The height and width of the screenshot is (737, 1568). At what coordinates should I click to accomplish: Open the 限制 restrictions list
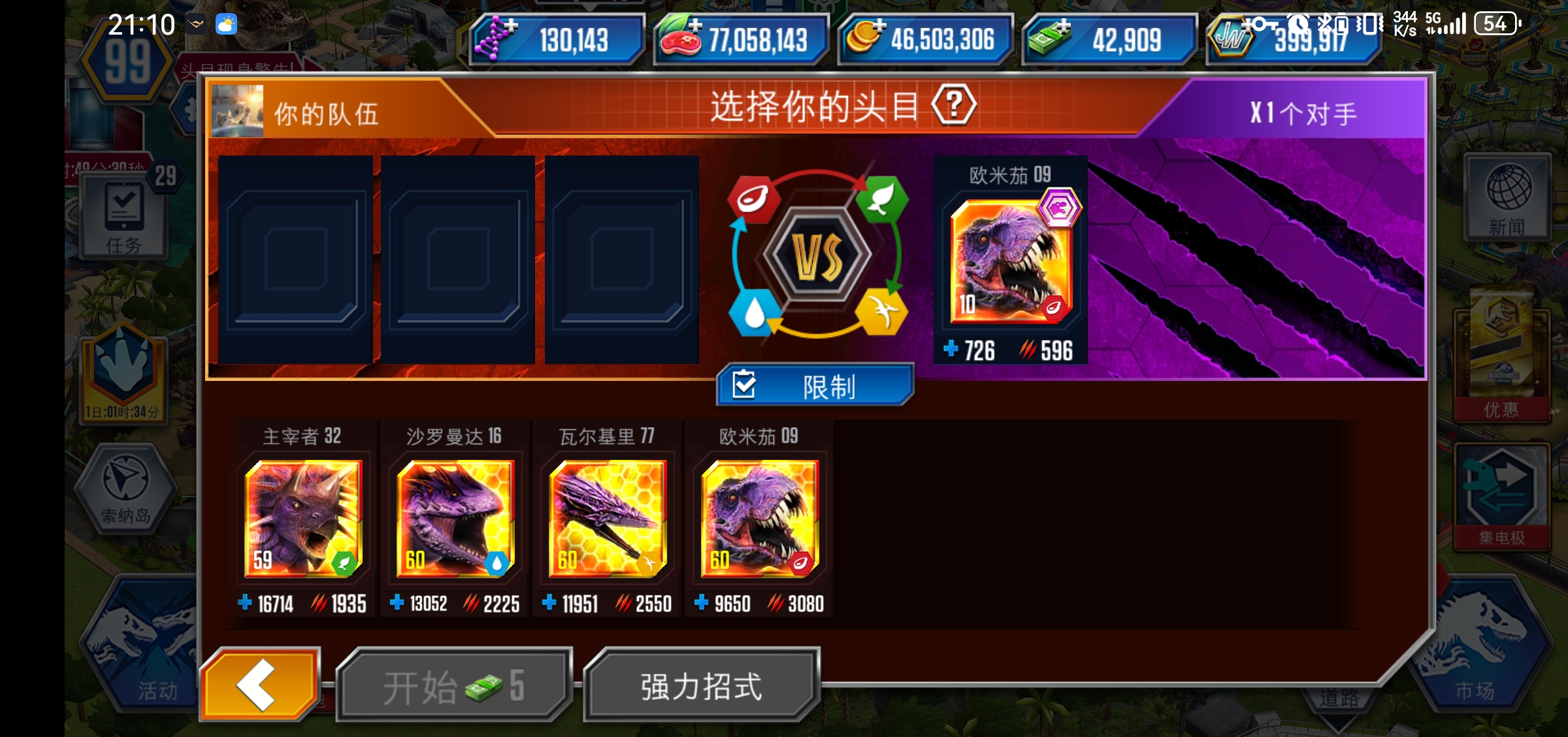tap(815, 385)
